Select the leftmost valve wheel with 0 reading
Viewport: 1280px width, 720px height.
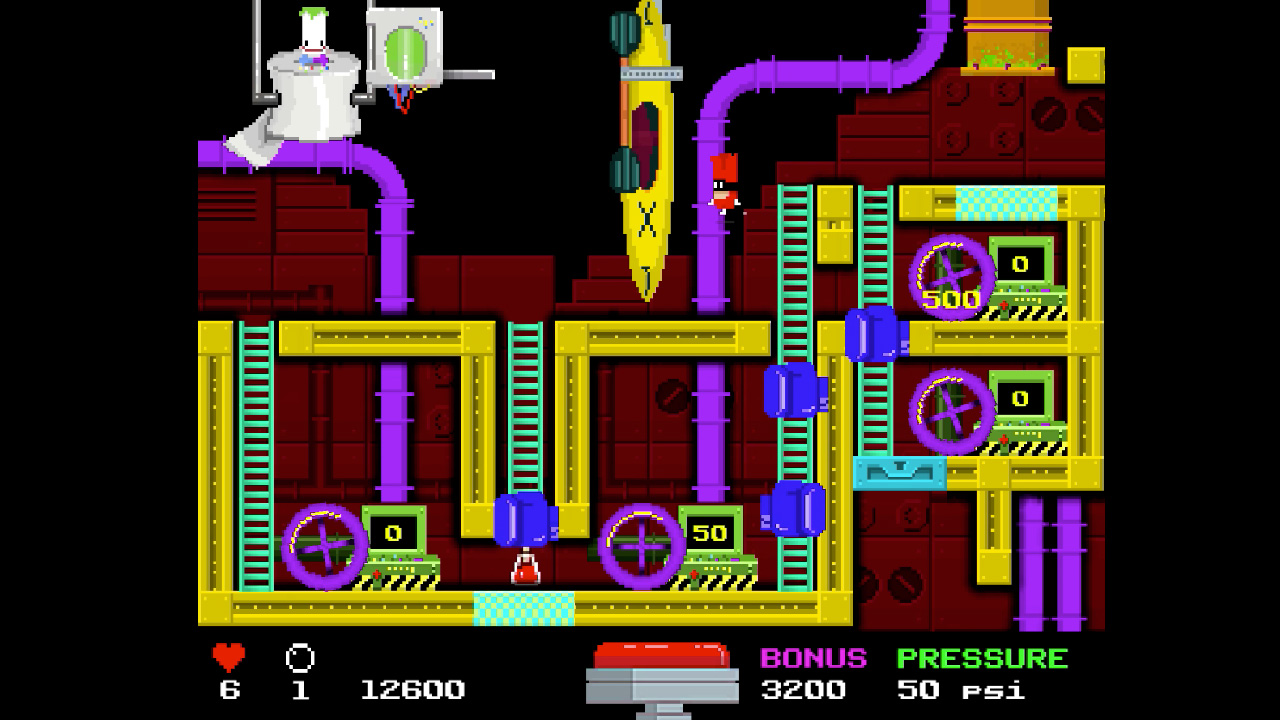pyautogui.click(x=325, y=547)
